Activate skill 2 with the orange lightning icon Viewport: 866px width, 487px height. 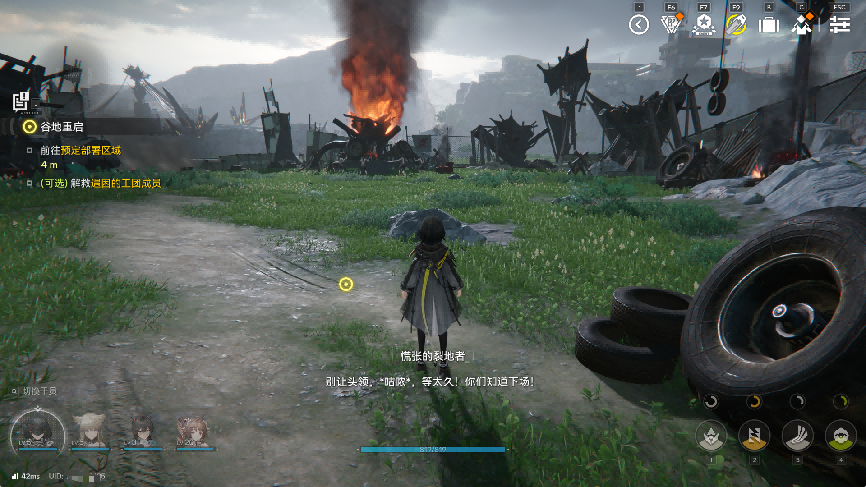(754, 435)
